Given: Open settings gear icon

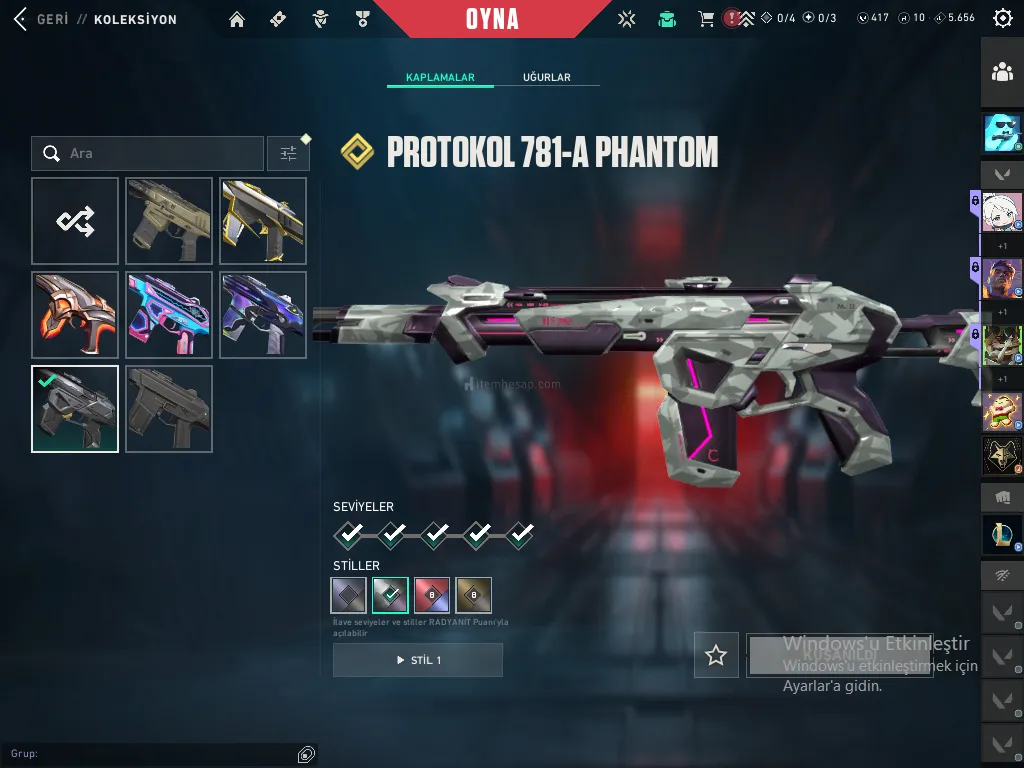Looking at the screenshot, I should click(1002, 18).
